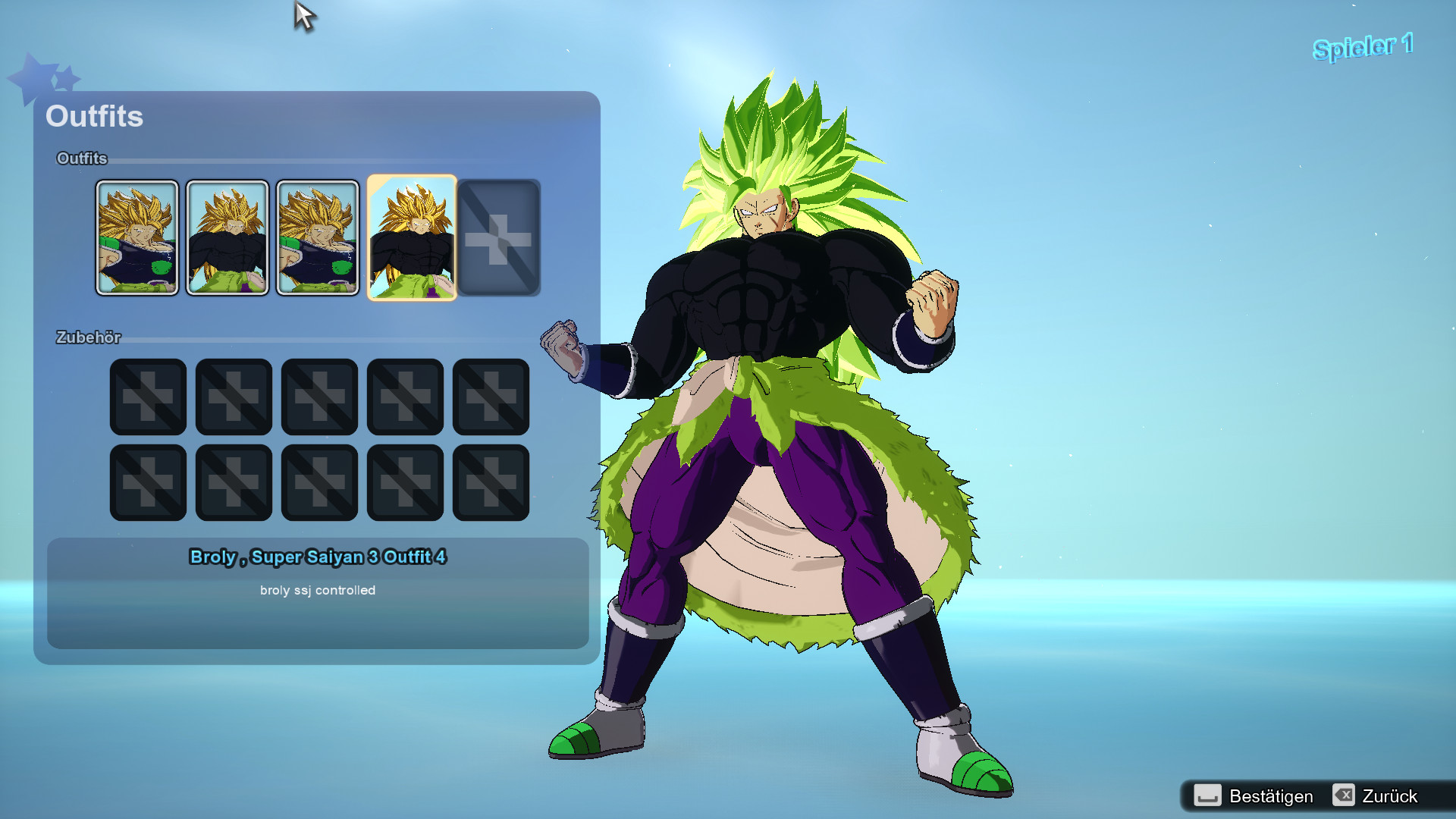
Task: Click the first accessory plus slot
Action: (147, 396)
